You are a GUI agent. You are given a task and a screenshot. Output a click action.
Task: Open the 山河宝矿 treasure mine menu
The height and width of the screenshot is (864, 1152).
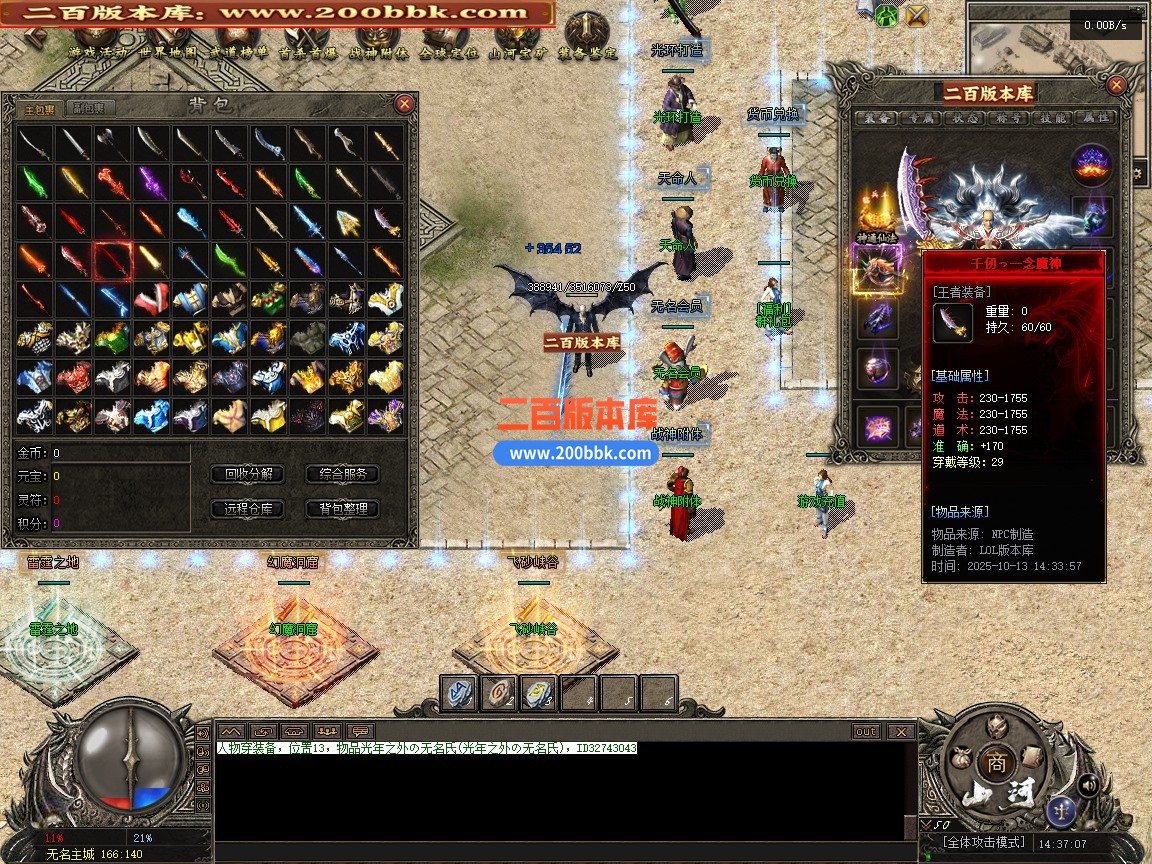click(517, 52)
